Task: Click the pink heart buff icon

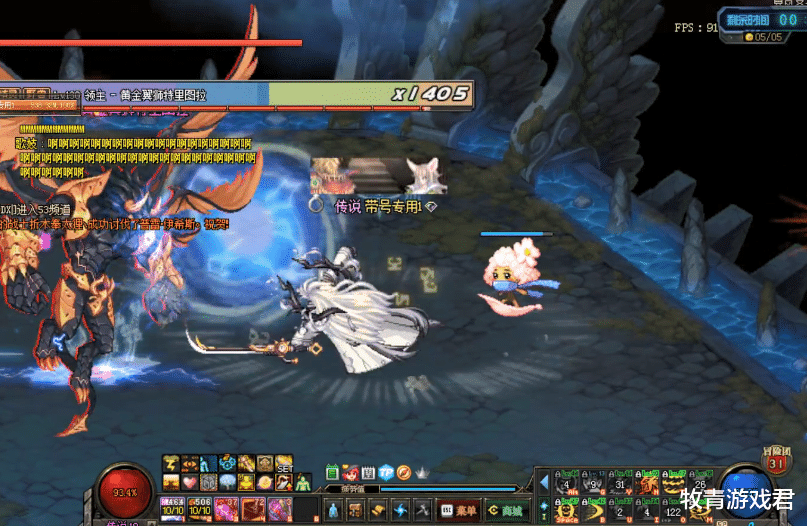Action: (x=191, y=482)
